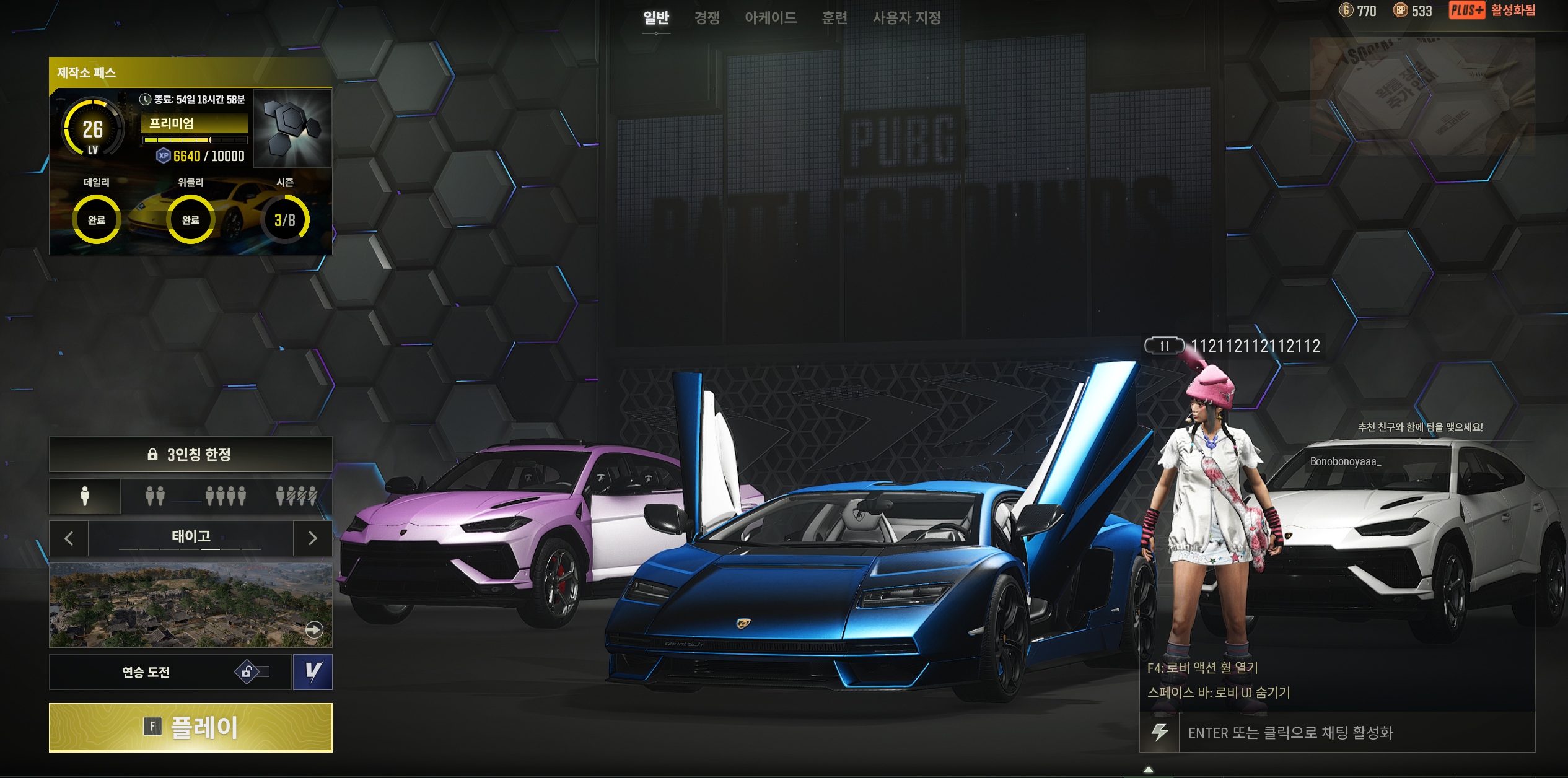This screenshot has height=778, width=1568.
Task: Open the 경쟁 mode tab
Action: [707, 18]
